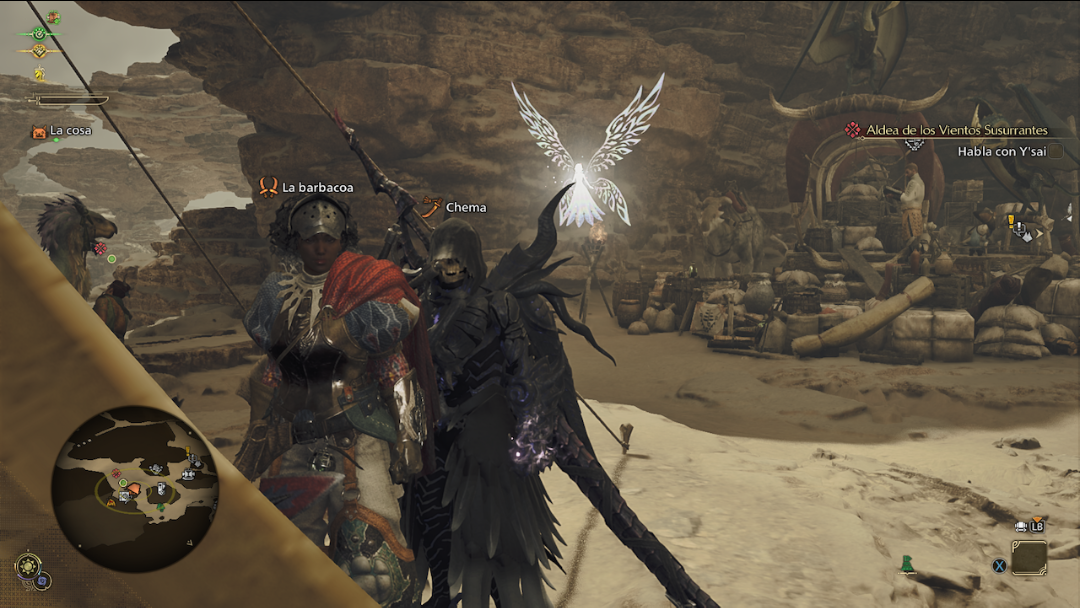Click the green figure marker on minimap
The height and width of the screenshot is (608, 1080).
(160, 508)
